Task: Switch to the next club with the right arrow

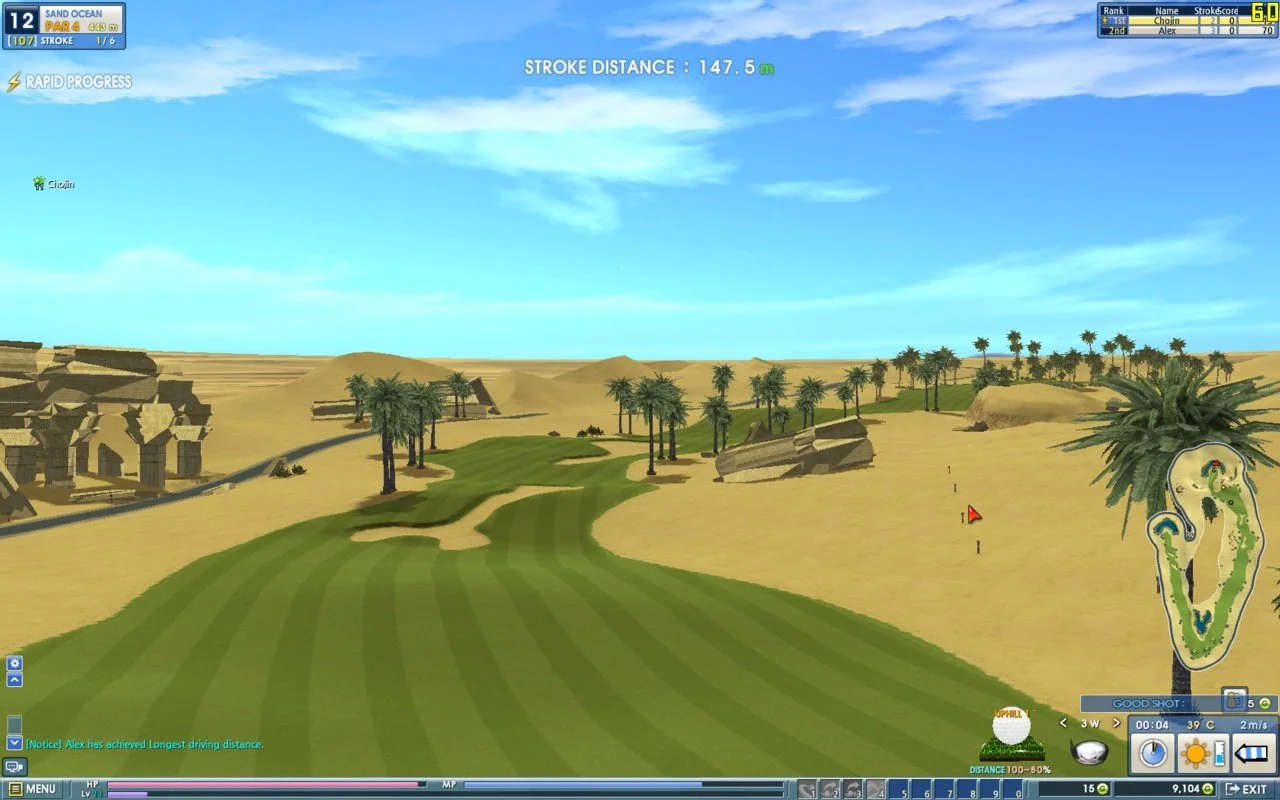Action: pos(1115,724)
